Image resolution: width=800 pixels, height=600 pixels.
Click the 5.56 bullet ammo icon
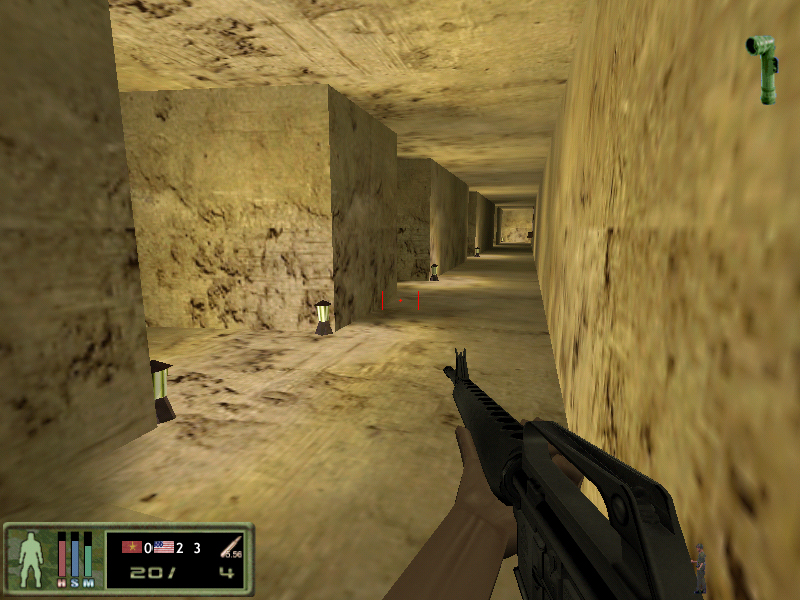click(231, 547)
